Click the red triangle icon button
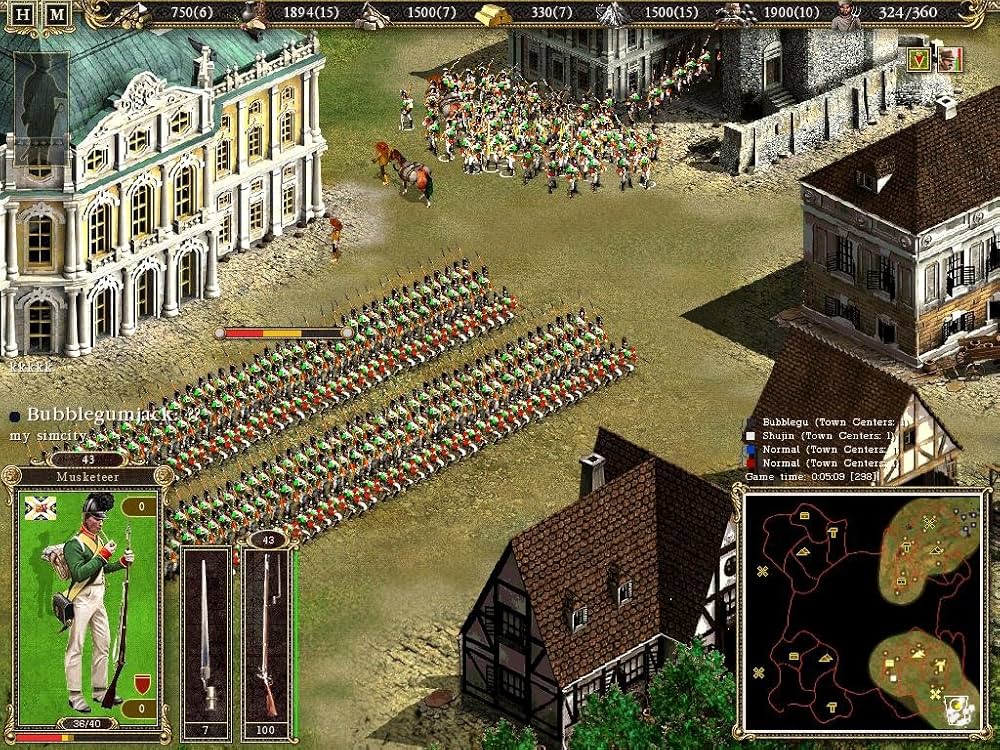This screenshot has width=1000, height=750. [x=918, y=59]
